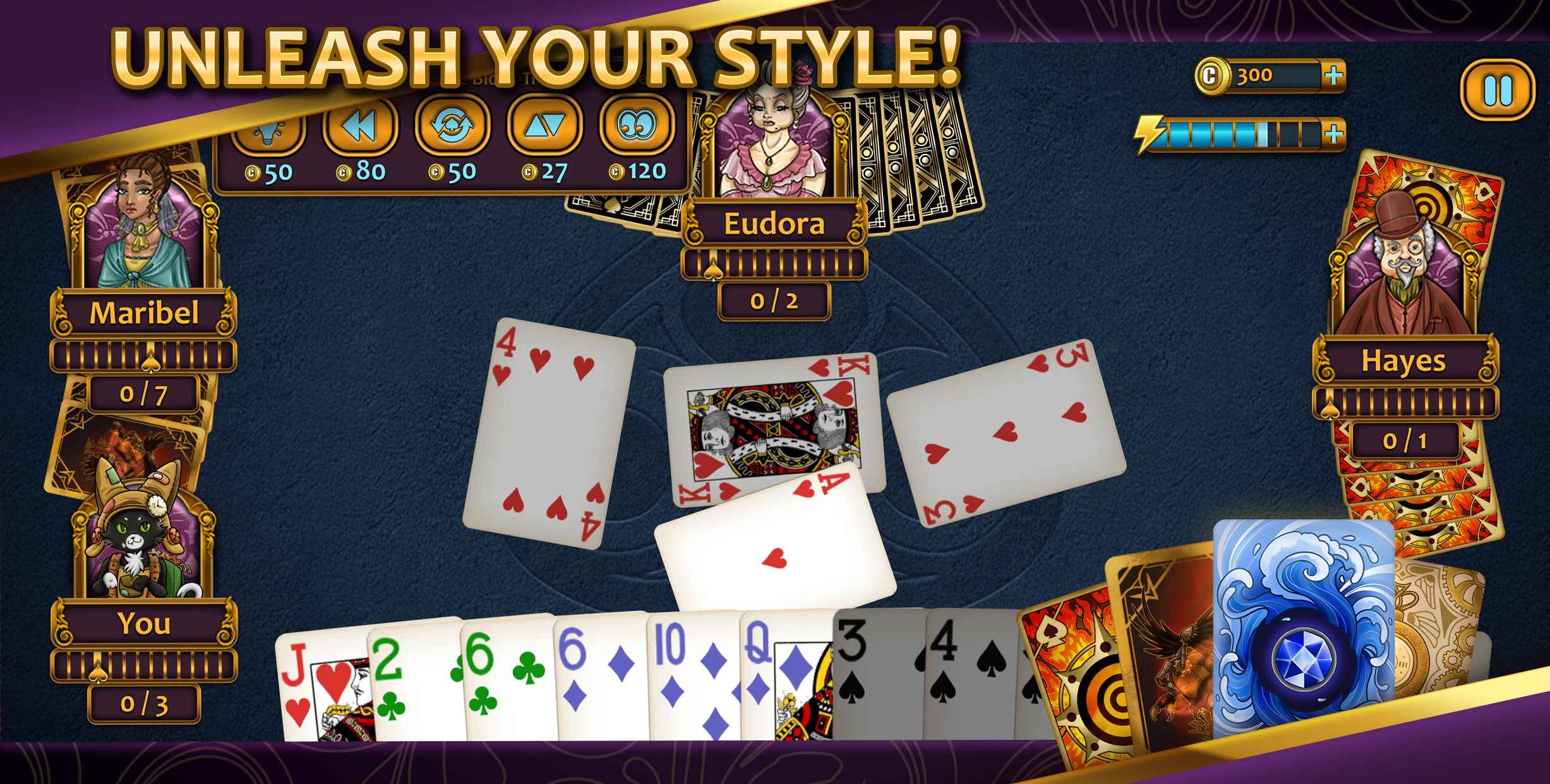Pause the game with the pause button
The height and width of the screenshot is (784, 1550).
point(1497,91)
